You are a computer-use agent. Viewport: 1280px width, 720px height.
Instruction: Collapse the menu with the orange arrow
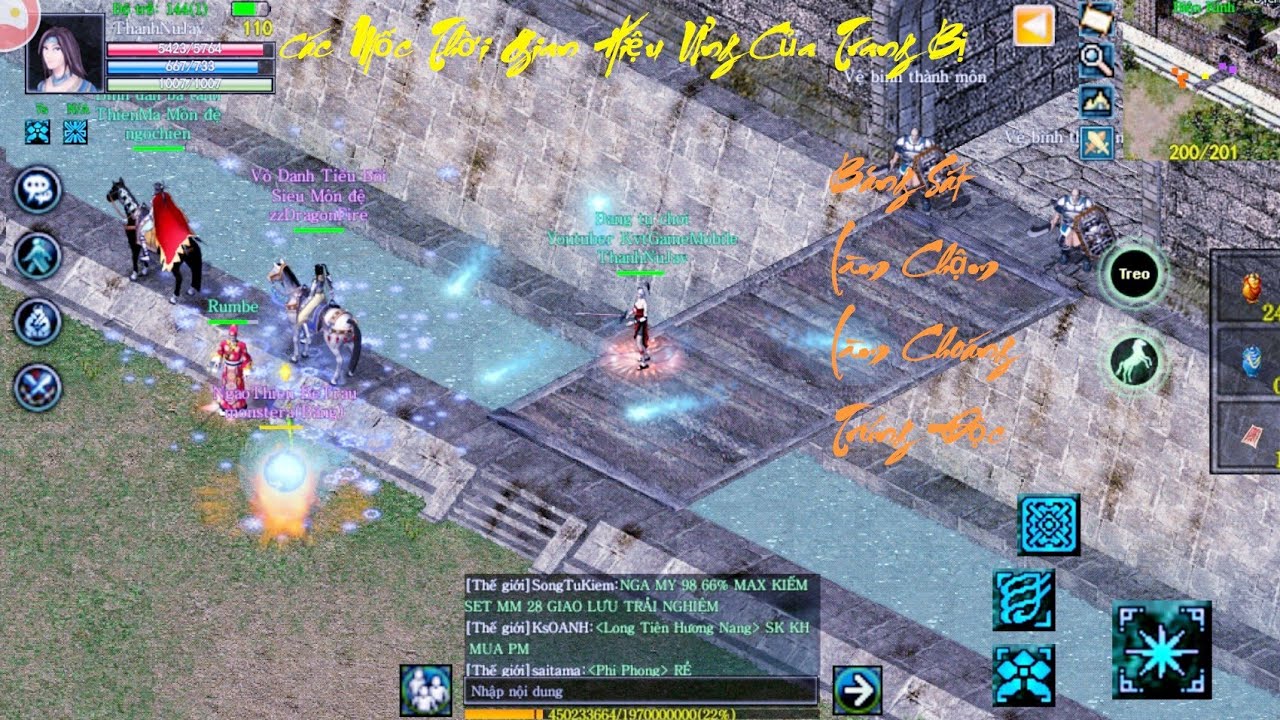(1034, 26)
